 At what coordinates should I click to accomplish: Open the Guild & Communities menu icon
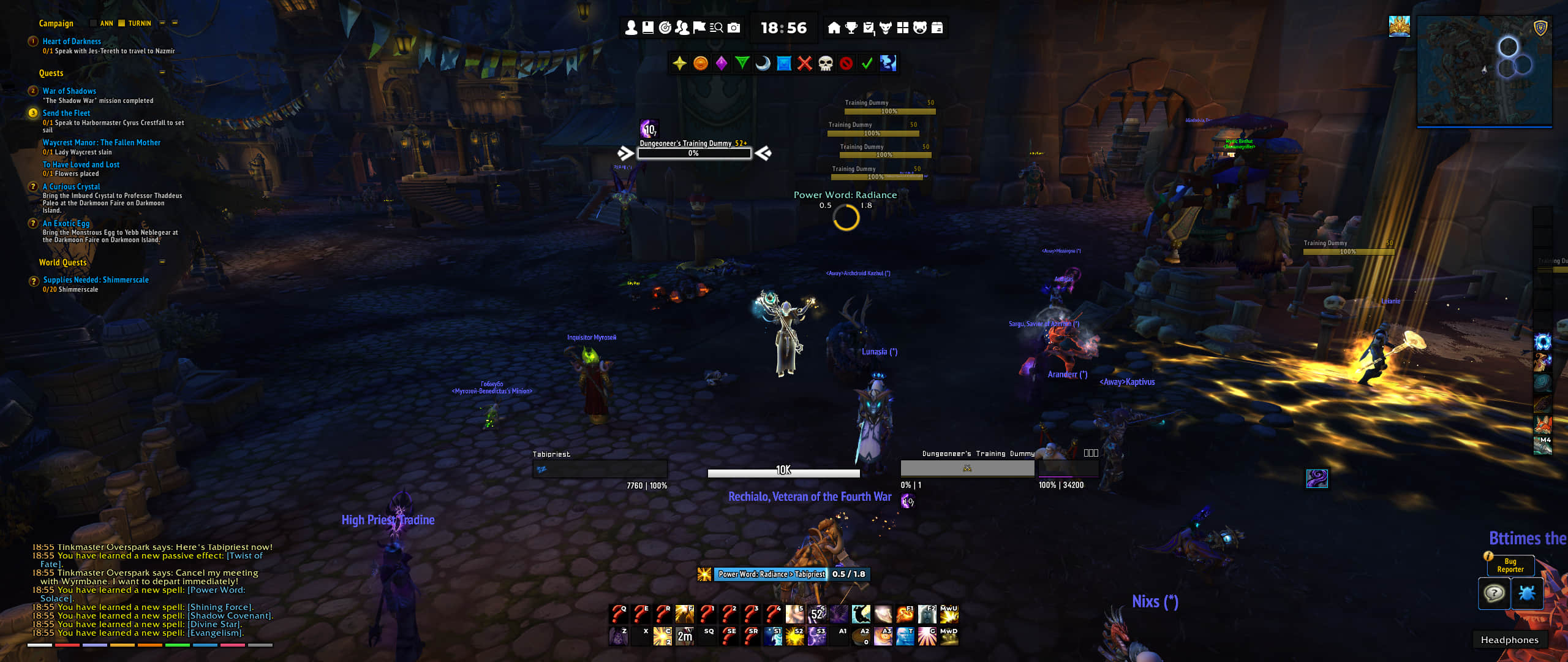(681, 28)
